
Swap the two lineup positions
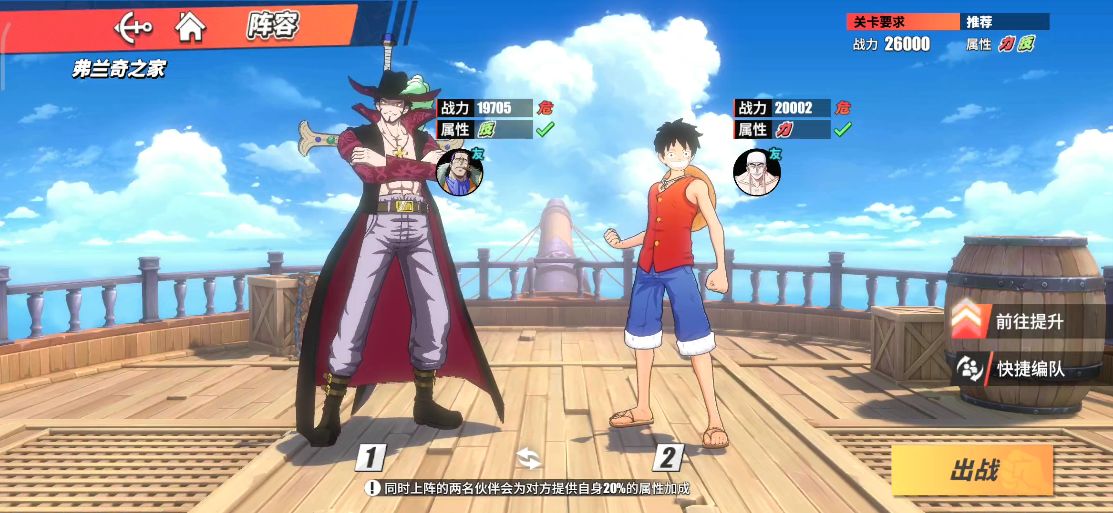[x=528, y=458]
